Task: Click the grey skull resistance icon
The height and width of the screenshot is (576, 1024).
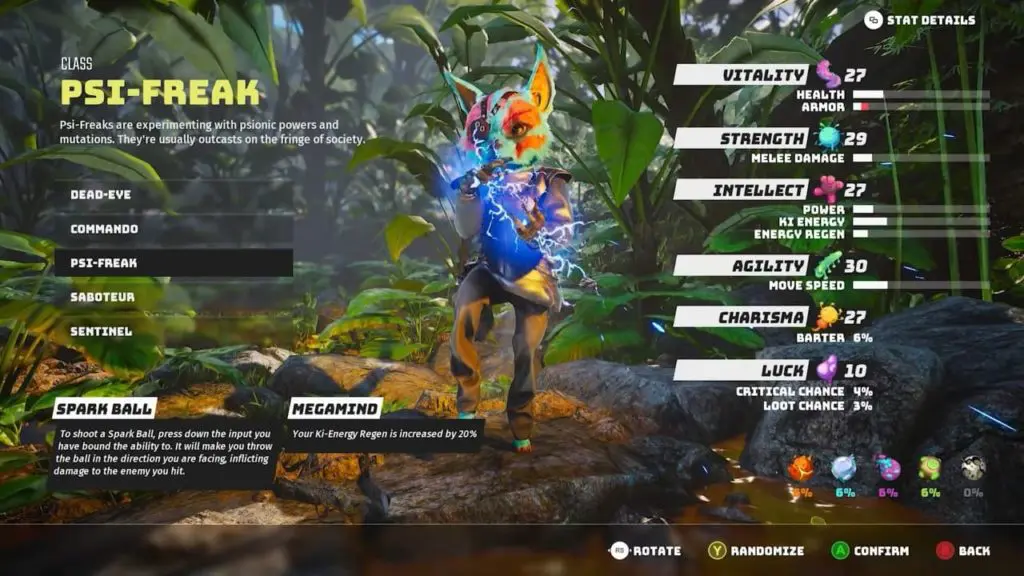Action: 973,468
